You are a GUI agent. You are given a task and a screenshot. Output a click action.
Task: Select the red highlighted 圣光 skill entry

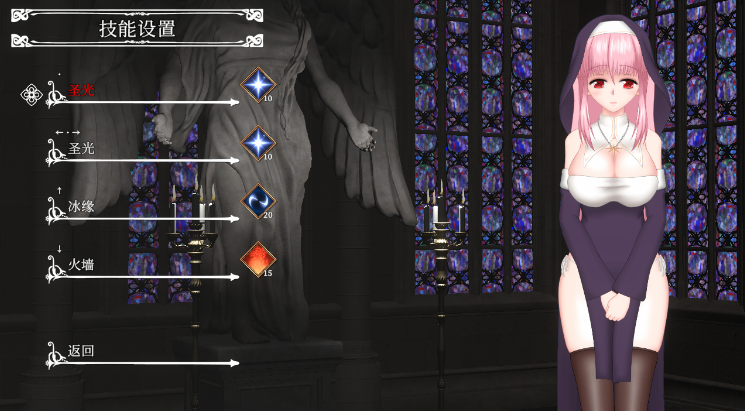(x=81, y=91)
